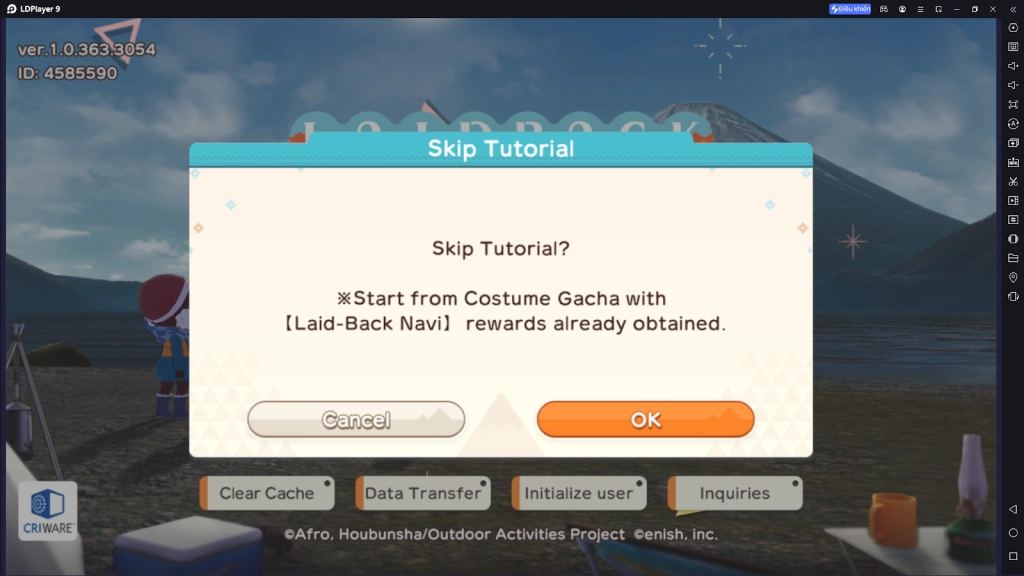
Task: Close the LDPlayer emulator window
Action: click(x=993, y=9)
